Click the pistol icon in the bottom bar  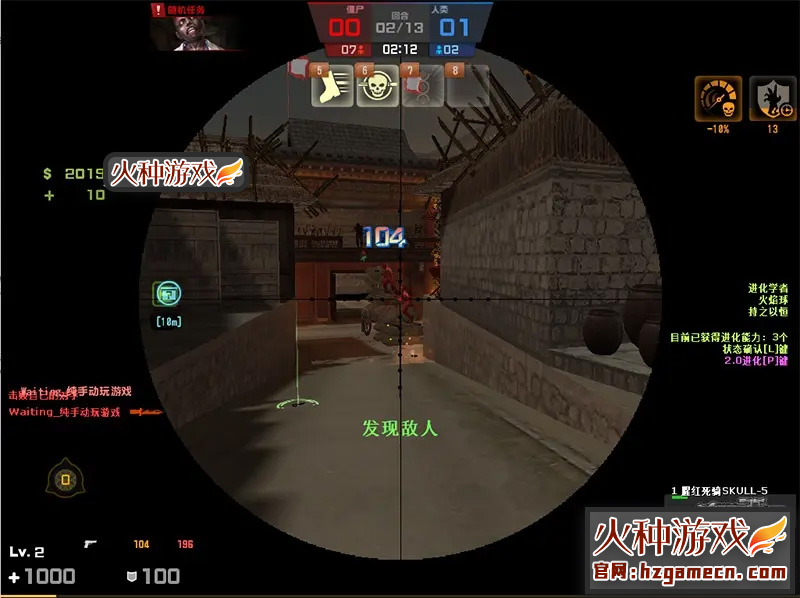pyautogui.click(x=91, y=544)
